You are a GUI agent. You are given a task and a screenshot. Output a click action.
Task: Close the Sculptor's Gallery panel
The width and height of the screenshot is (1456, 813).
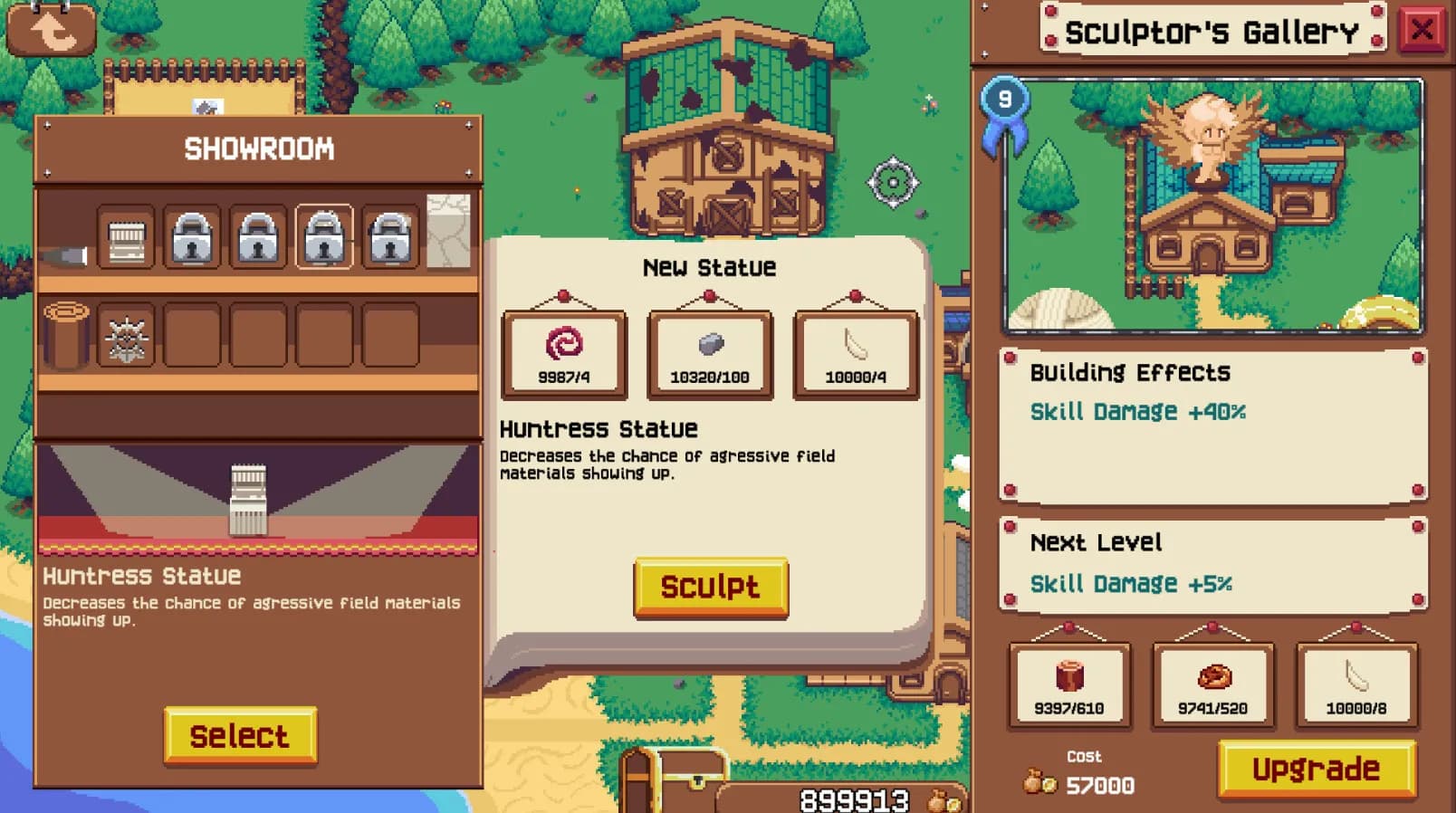[x=1424, y=29]
